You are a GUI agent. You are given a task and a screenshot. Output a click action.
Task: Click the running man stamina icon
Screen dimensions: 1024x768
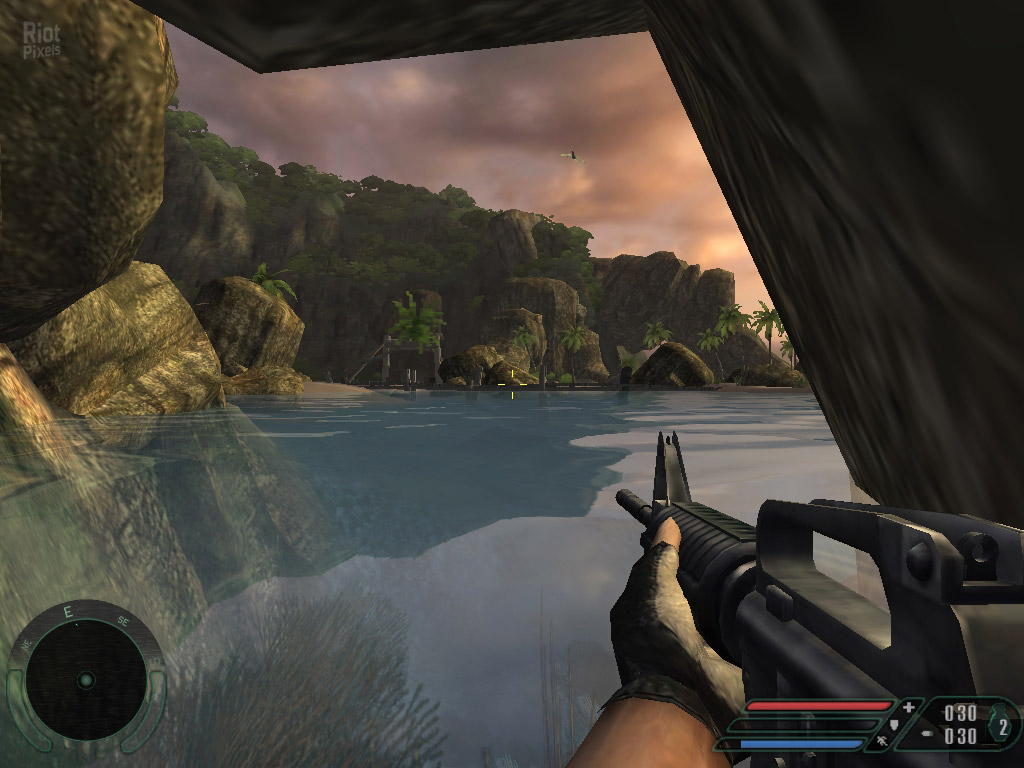pyautogui.click(x=883, y=742)
